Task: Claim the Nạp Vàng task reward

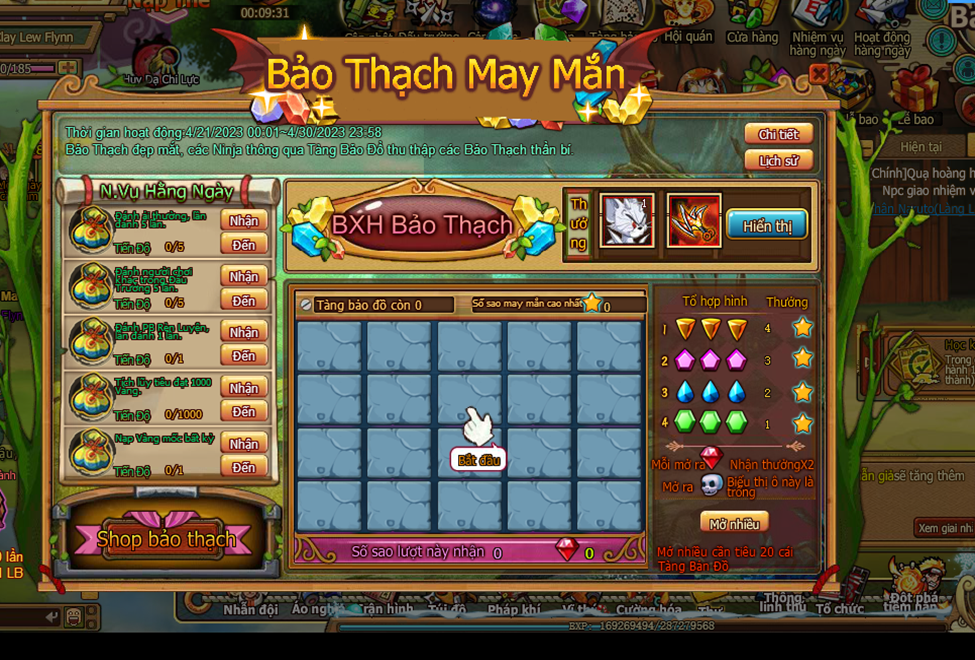Action: [244, 444]
